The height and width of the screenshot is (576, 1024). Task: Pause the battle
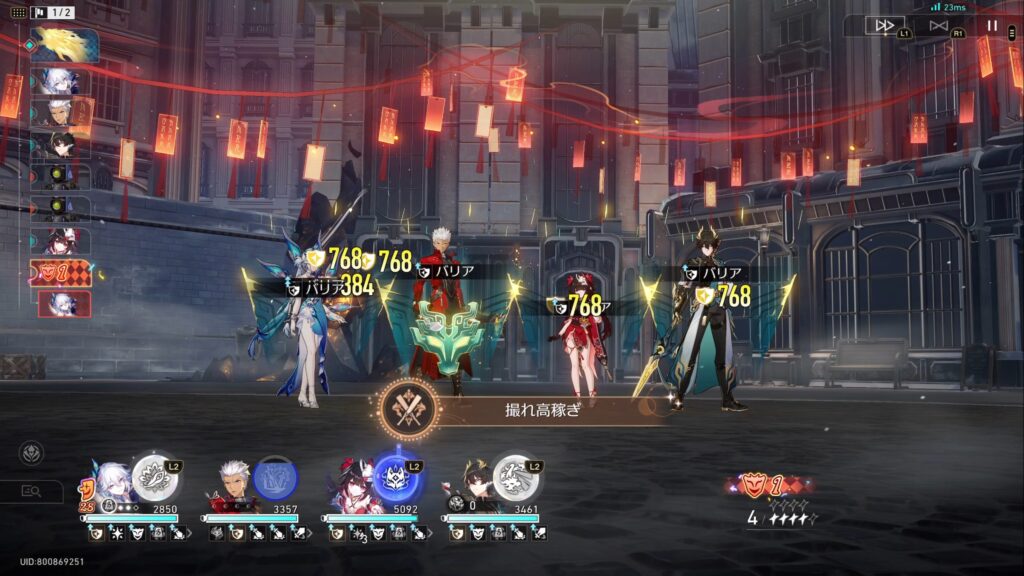pyautogui.click(x=992, y=25)
